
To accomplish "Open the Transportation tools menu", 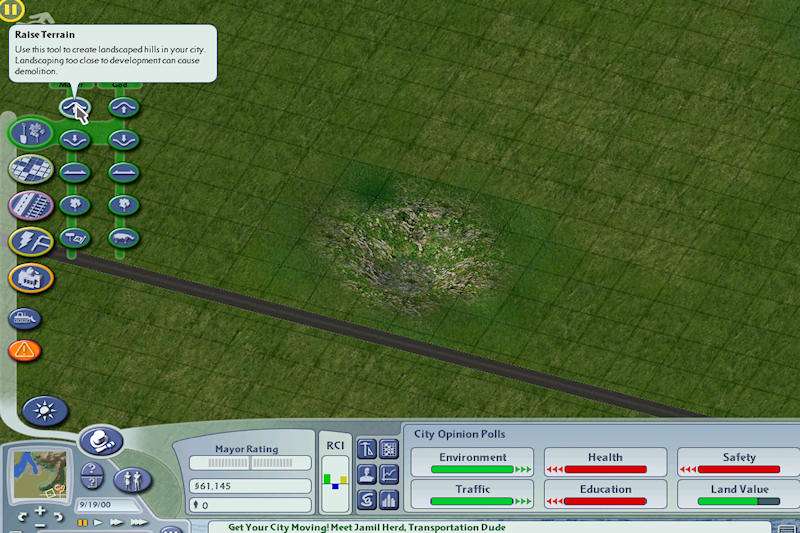I will [x=30, y=206].
